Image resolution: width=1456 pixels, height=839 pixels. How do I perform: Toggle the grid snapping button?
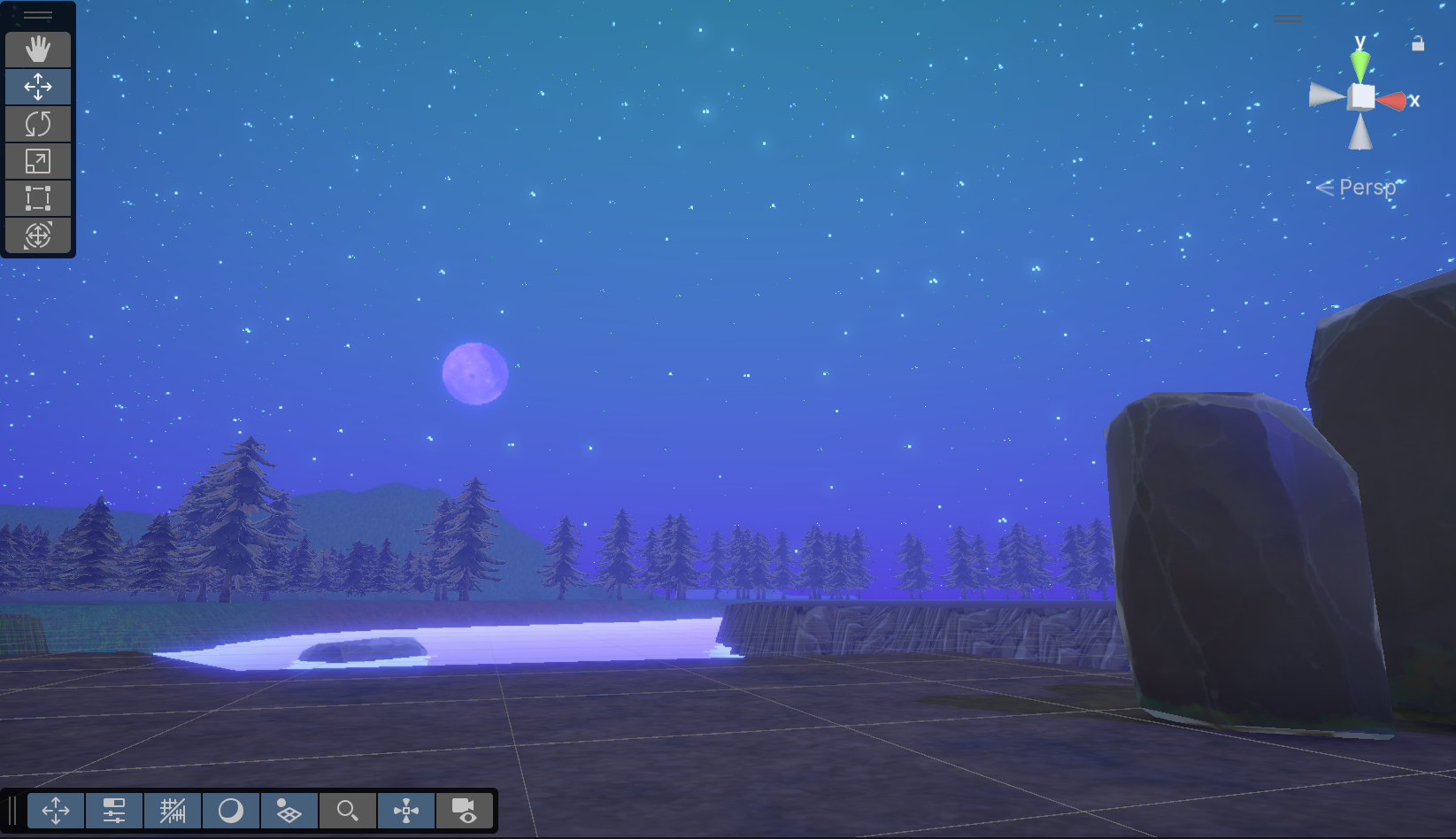tap(173, 810)
